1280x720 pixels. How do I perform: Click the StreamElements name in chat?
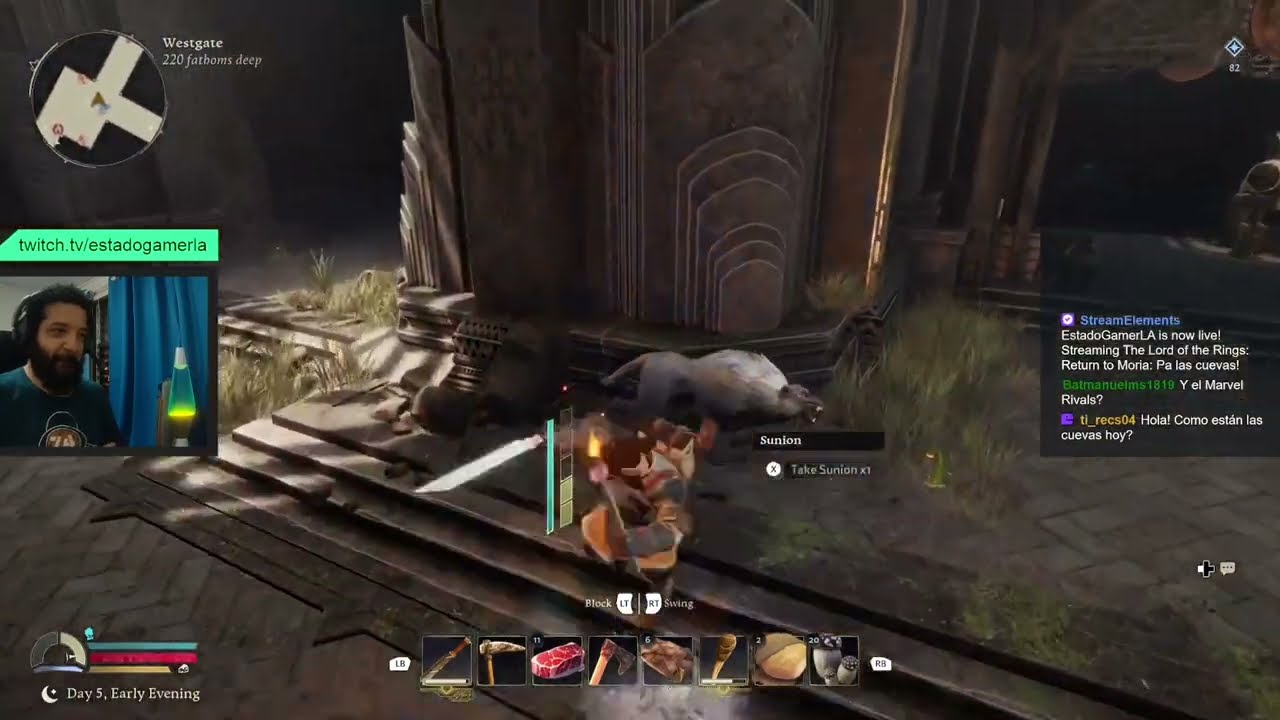pyautogui.click(x=1129, y=320)
